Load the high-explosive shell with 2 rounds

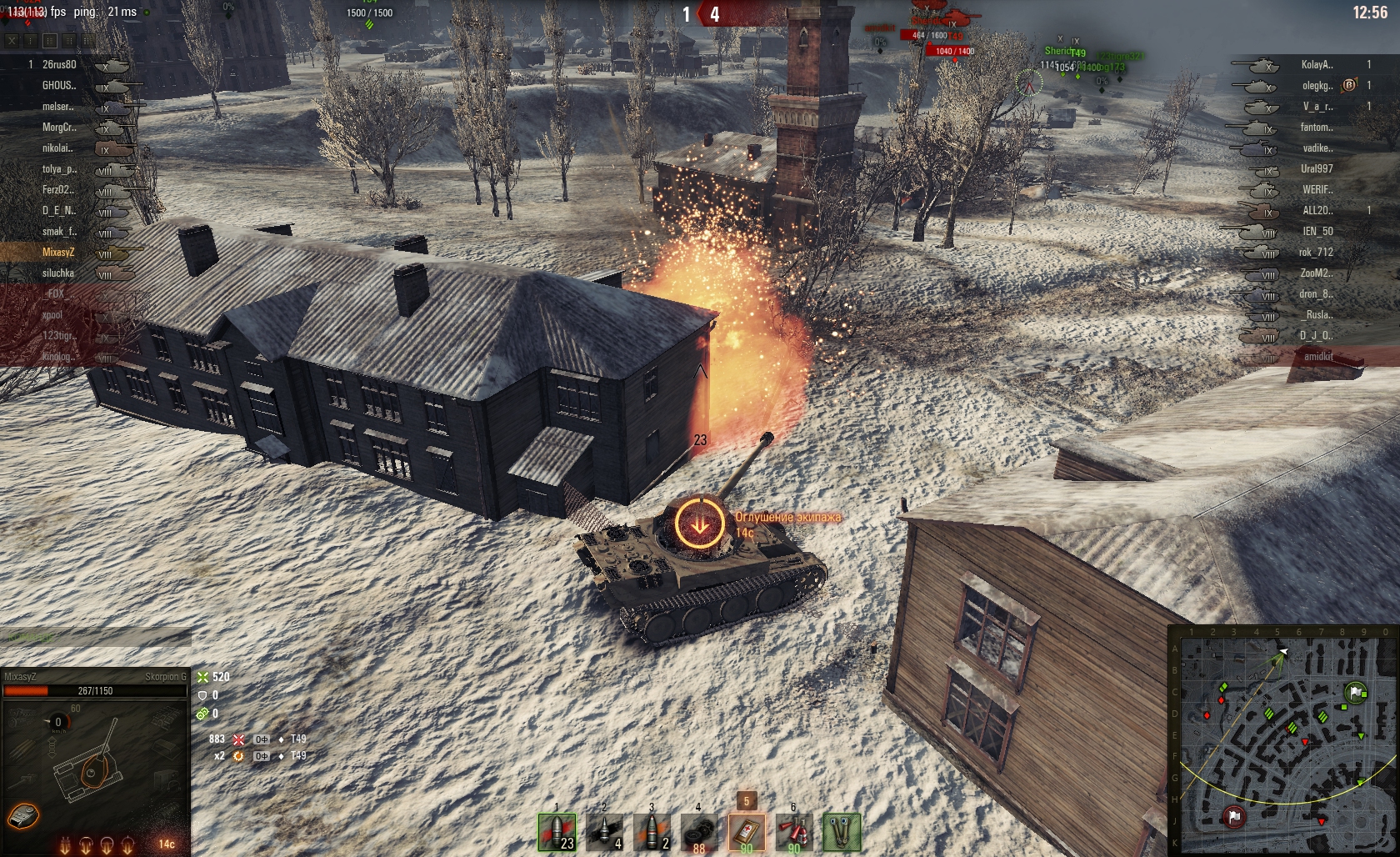[652, 832]
